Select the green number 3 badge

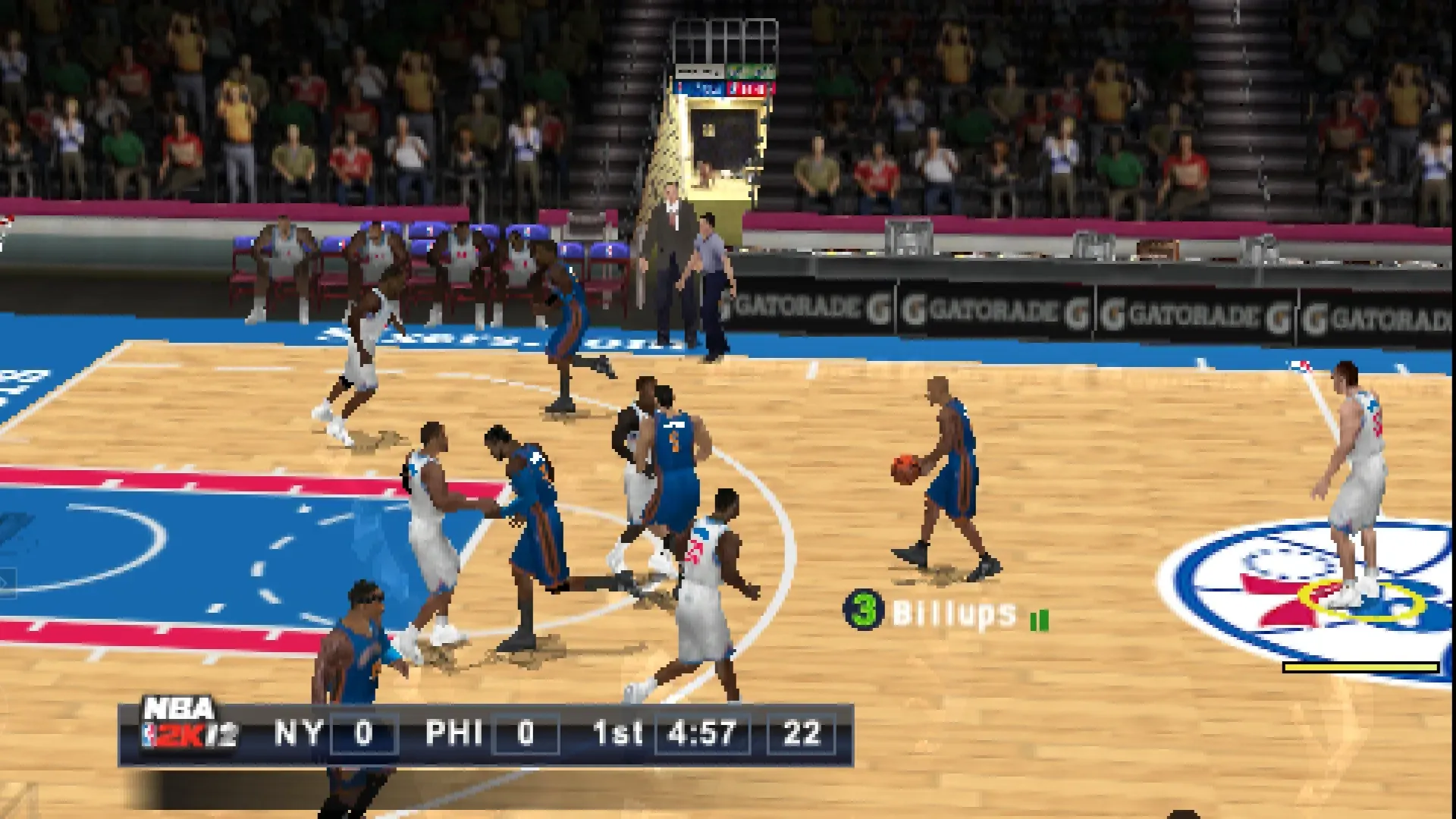[864, 610]
